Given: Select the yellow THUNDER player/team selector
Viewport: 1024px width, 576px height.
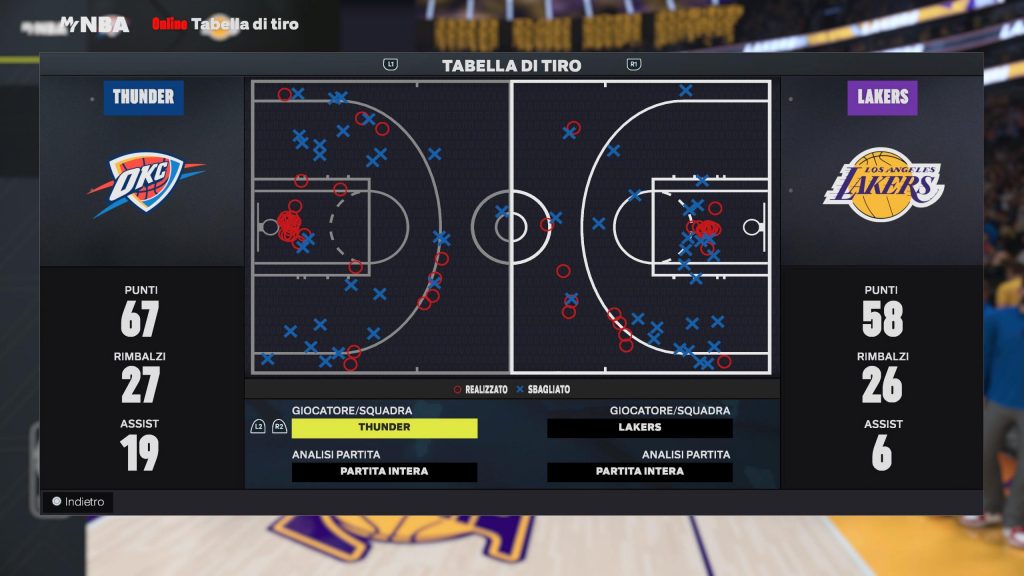Looking at the screenshot, I should tap(384, 428).
